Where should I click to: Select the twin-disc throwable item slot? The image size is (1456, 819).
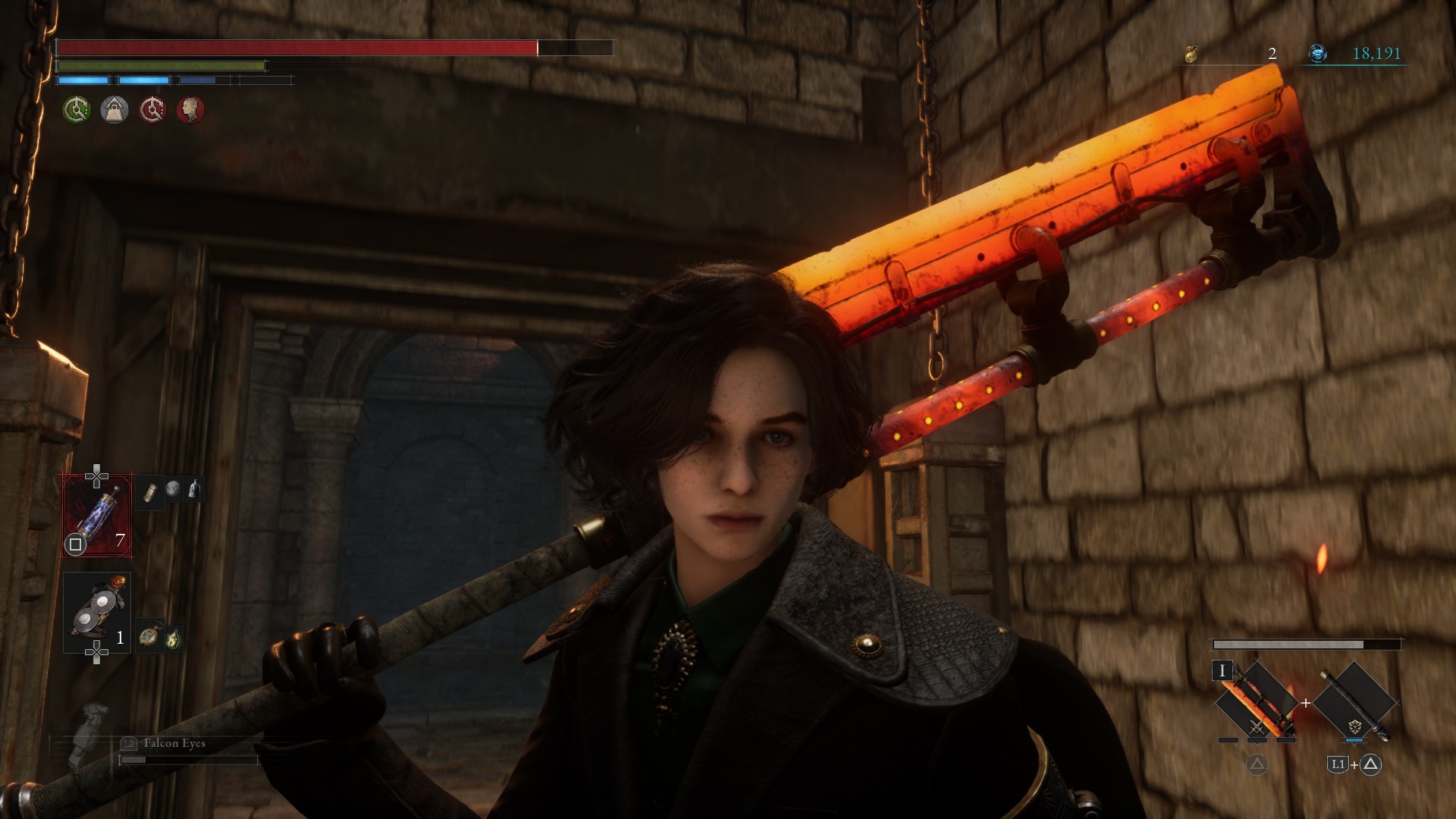(x=97, y=613)
